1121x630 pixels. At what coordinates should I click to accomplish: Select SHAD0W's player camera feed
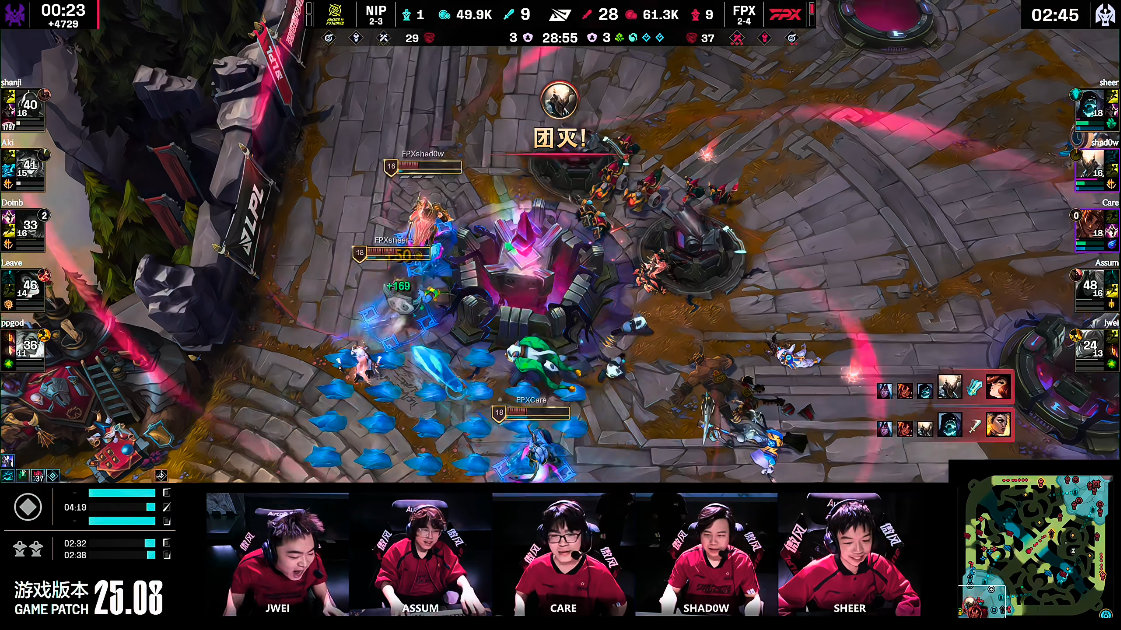point(705,553)
